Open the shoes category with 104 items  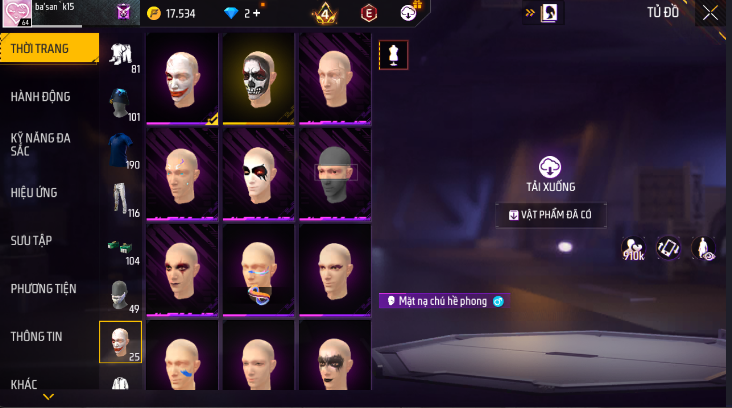pos(121,246)
